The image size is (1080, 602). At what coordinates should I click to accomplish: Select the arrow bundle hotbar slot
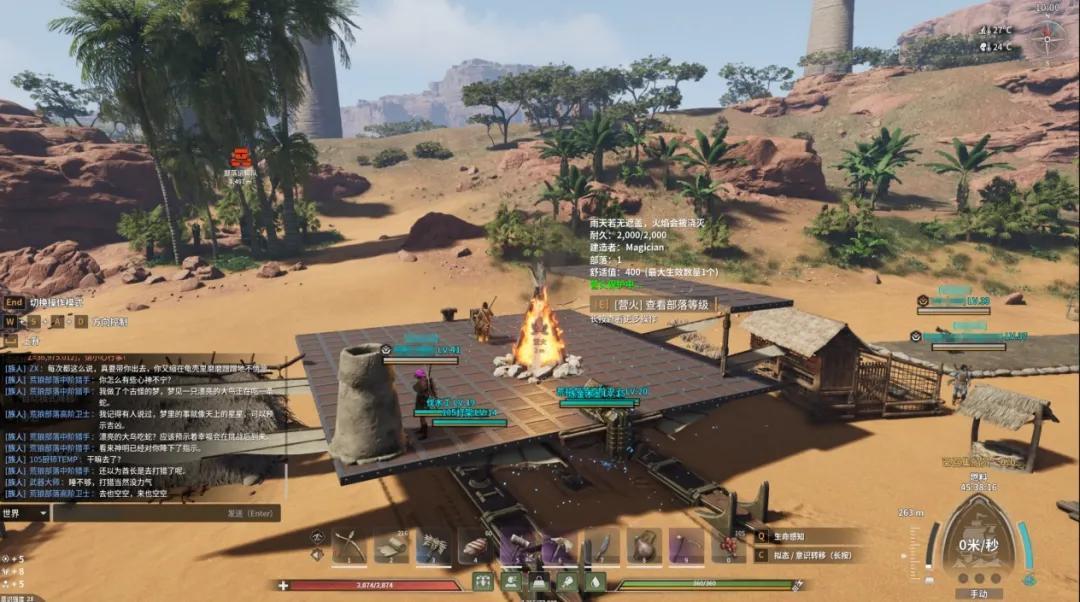point(433,546)
